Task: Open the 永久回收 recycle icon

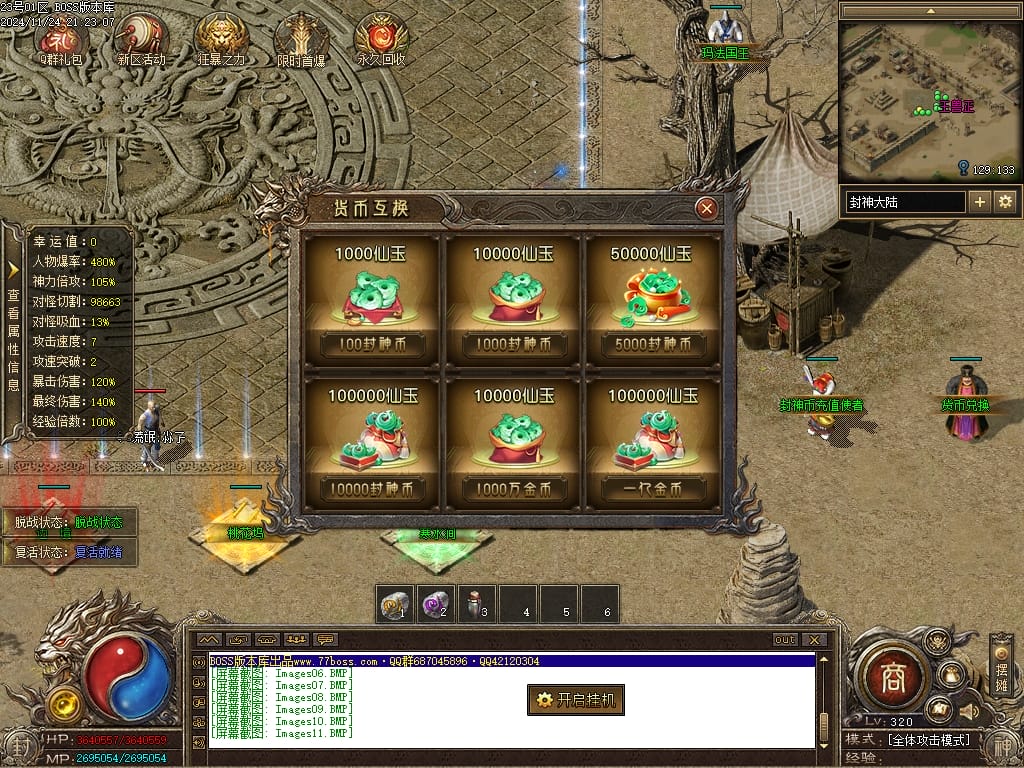Action: point(381,38)
